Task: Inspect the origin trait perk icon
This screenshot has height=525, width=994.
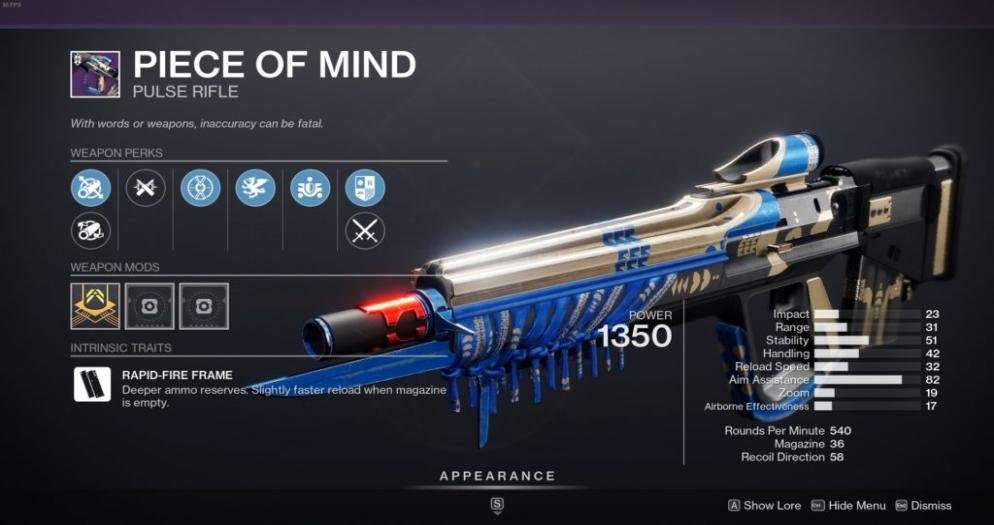Action: pos(310,187)
